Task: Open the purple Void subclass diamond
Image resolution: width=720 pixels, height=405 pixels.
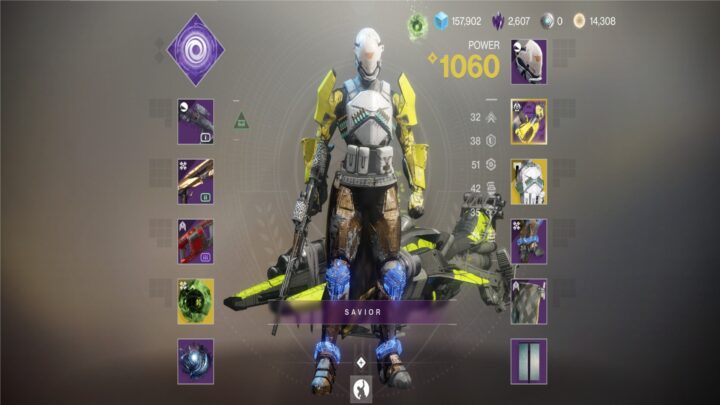Action: pyautogui.click(x=195, y=46)
